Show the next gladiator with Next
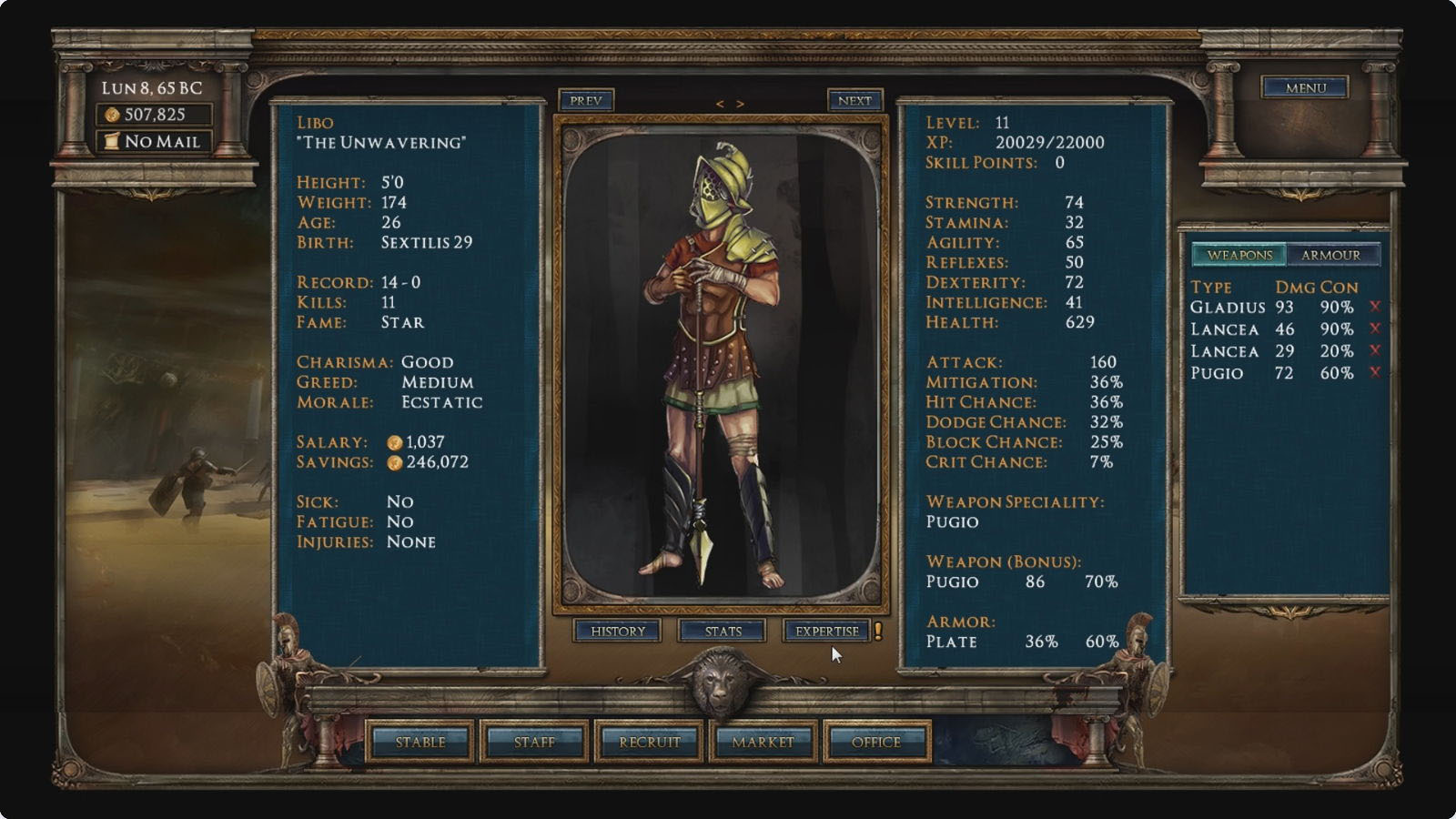This screenshot has height=819, width=1456. pyautogui.click(x=854, y=100)
